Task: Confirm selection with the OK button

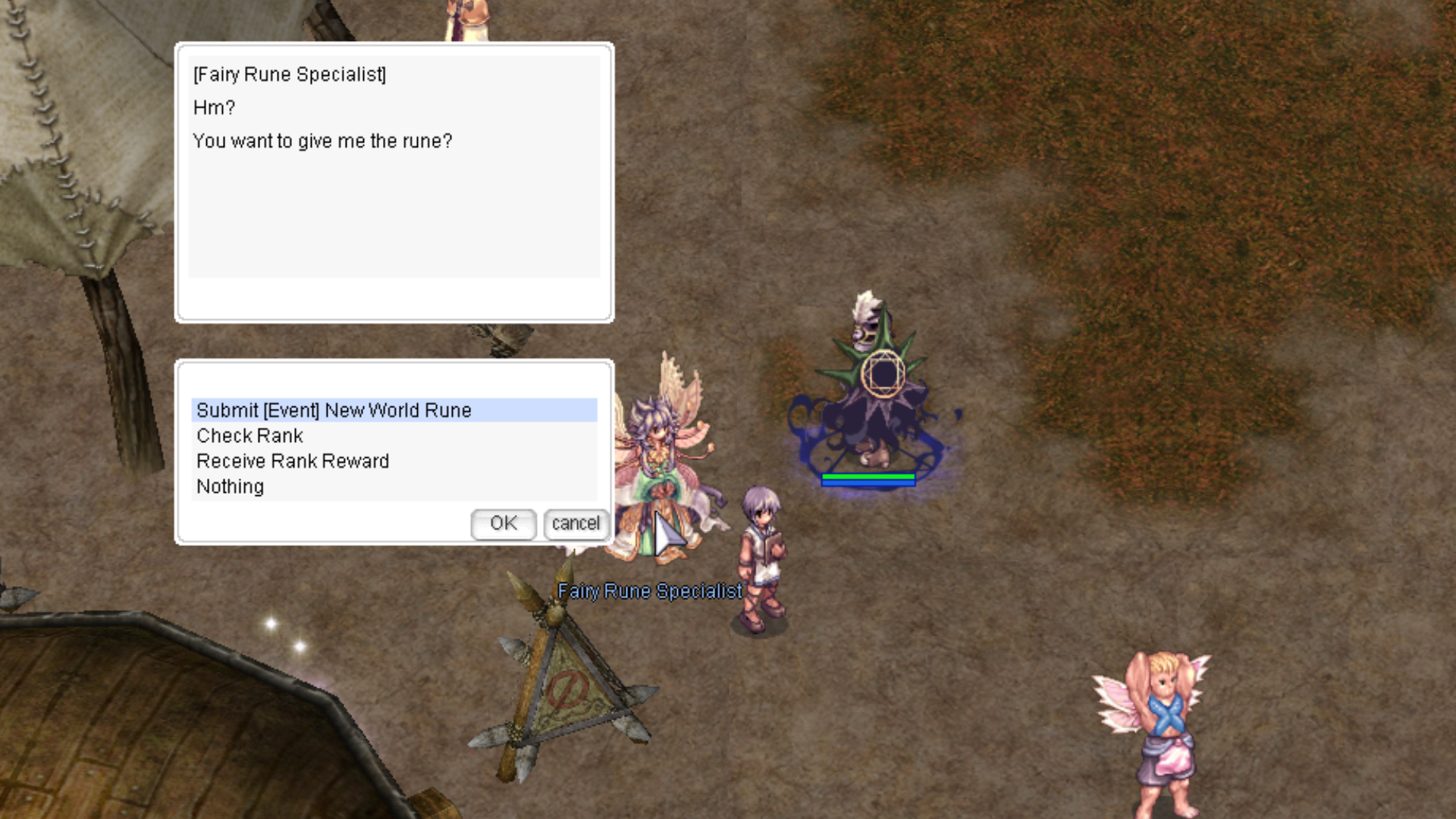Action: click(x=503, y=524)
